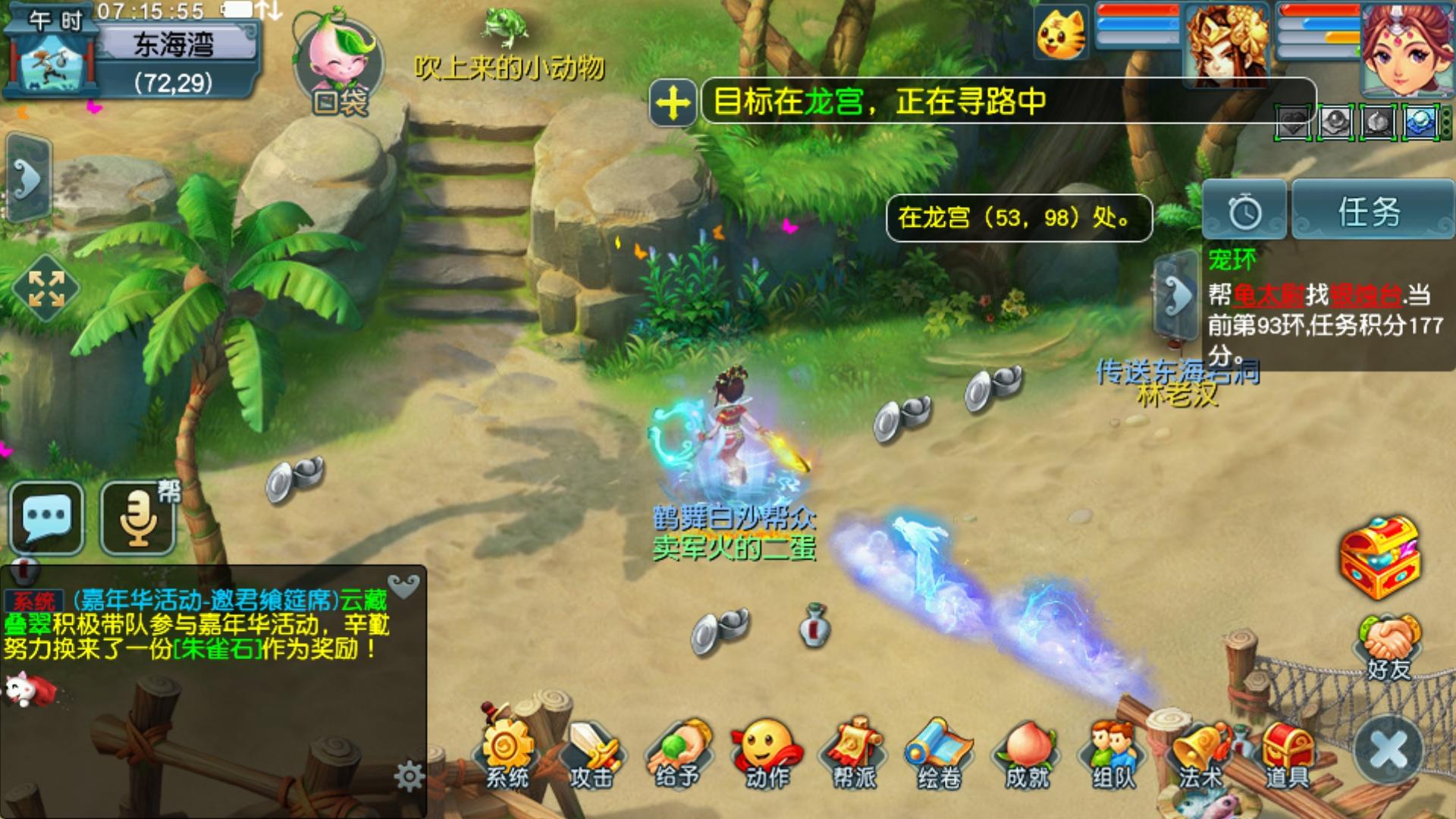
Task: Open the 帮派 guild panel
Action: coord(854,753)
